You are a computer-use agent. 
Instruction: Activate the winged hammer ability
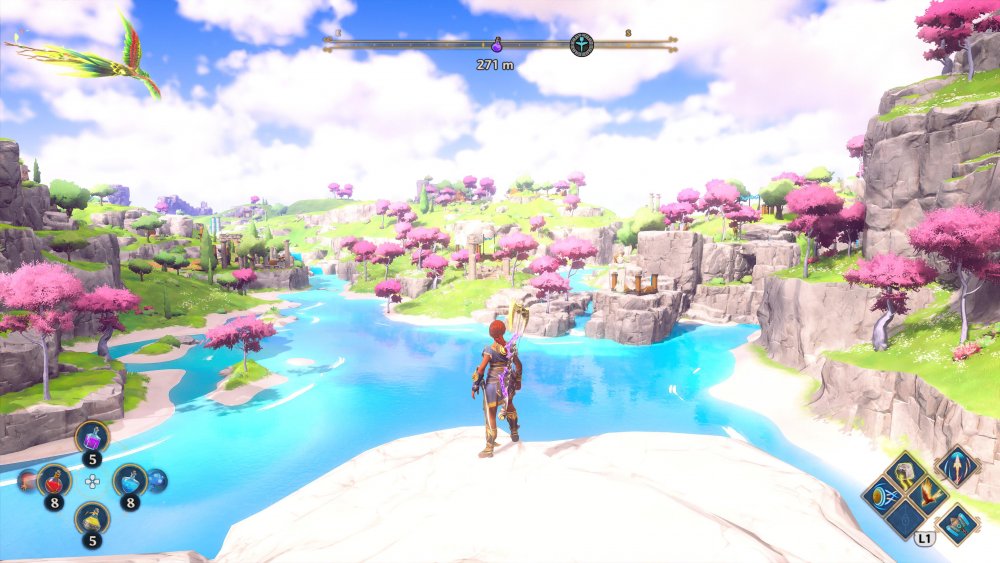click(956, 522)
